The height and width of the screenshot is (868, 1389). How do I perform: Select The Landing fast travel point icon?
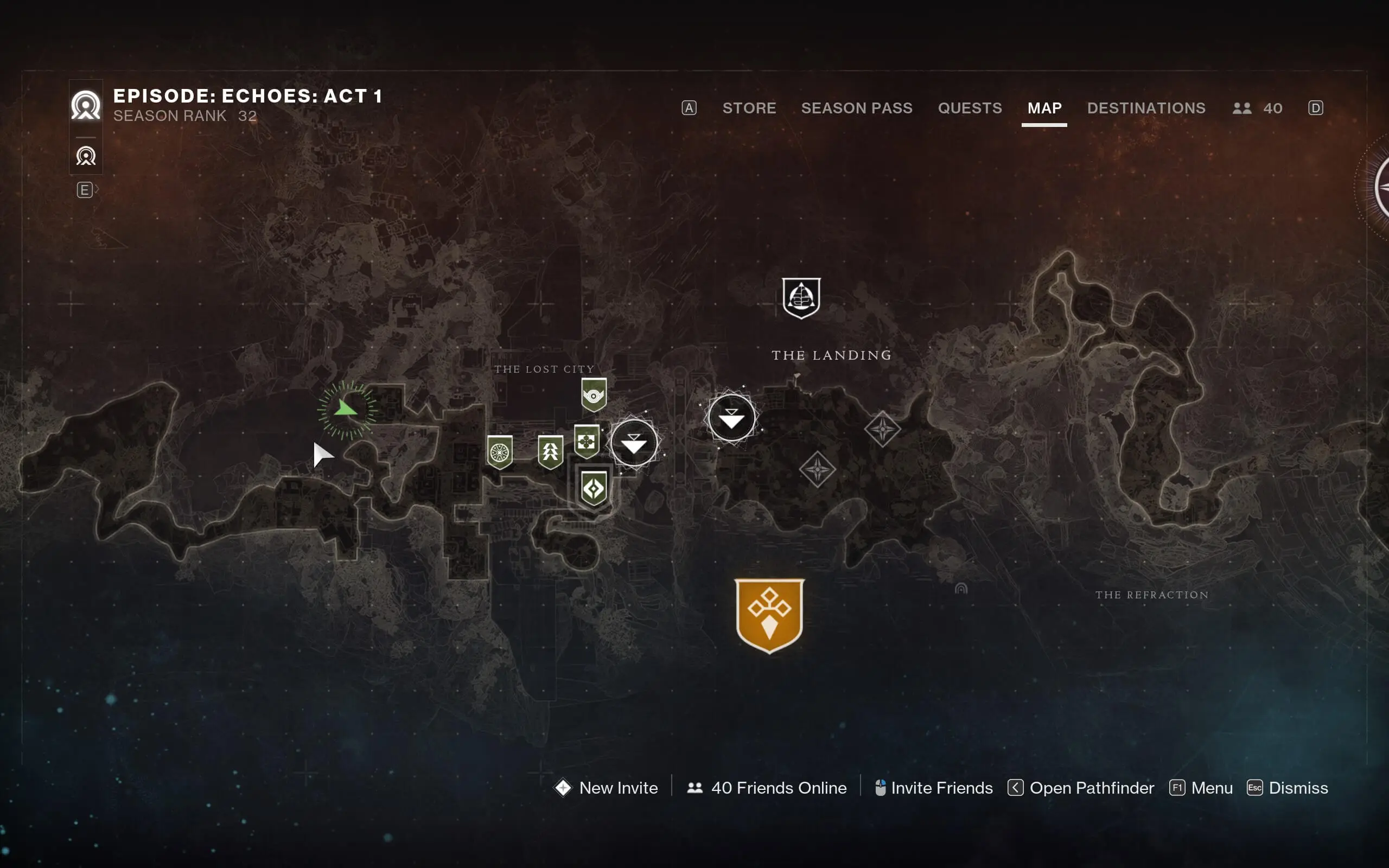point(801,297)
